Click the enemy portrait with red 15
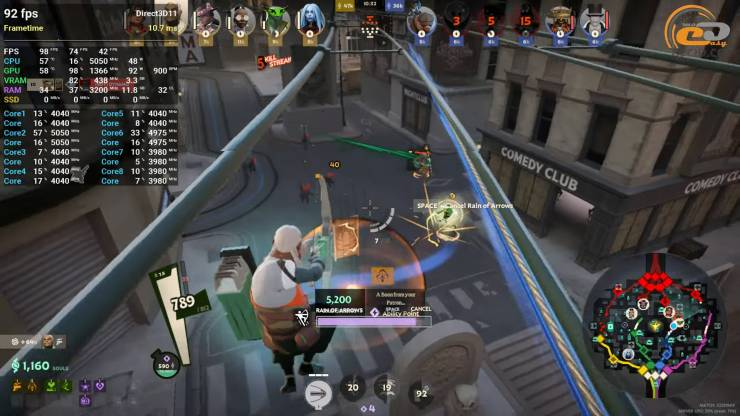The height and width of the screenshot is (416, 740). (x=525, y=18)
